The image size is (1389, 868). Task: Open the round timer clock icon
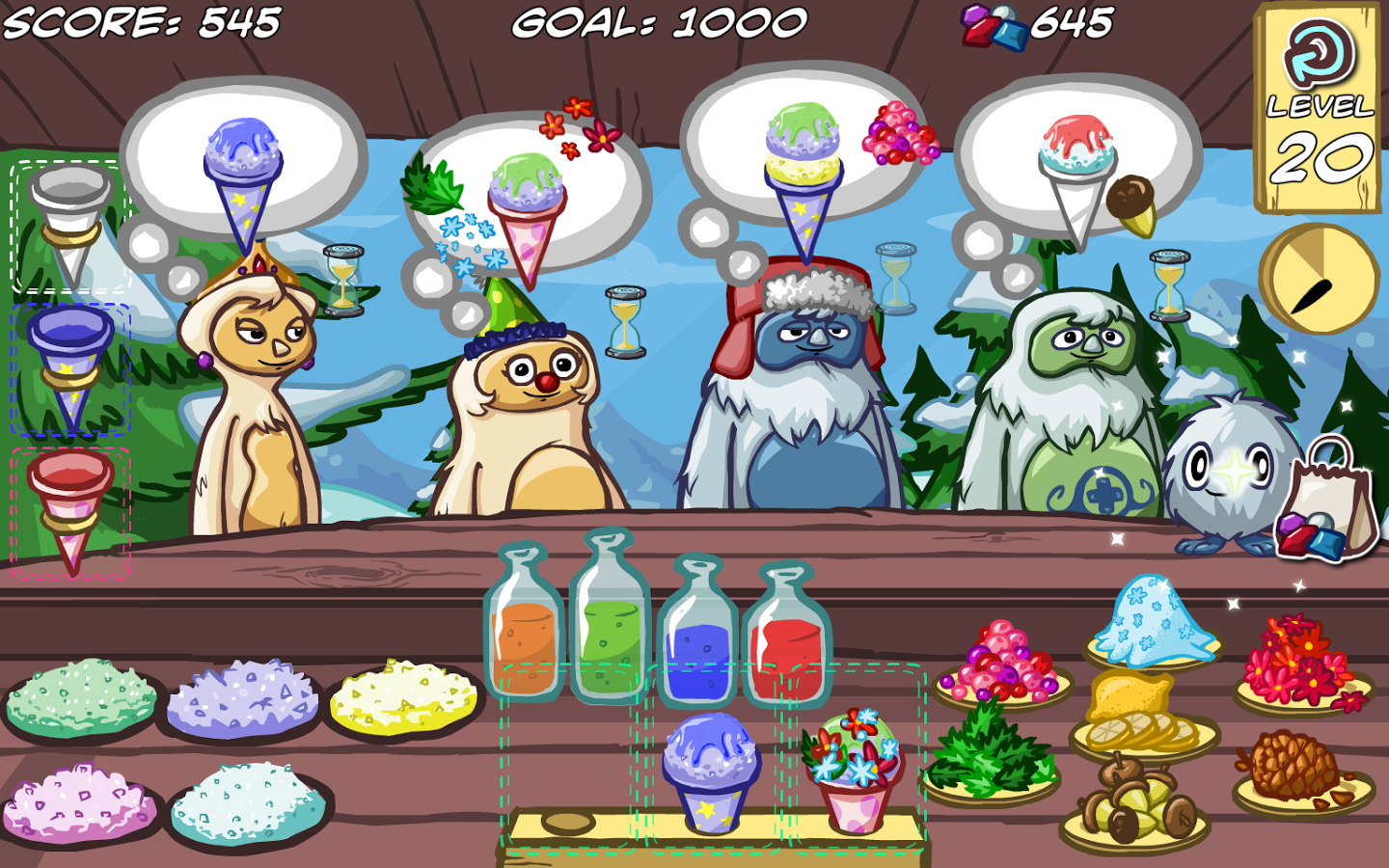(x=1320, y=277)
